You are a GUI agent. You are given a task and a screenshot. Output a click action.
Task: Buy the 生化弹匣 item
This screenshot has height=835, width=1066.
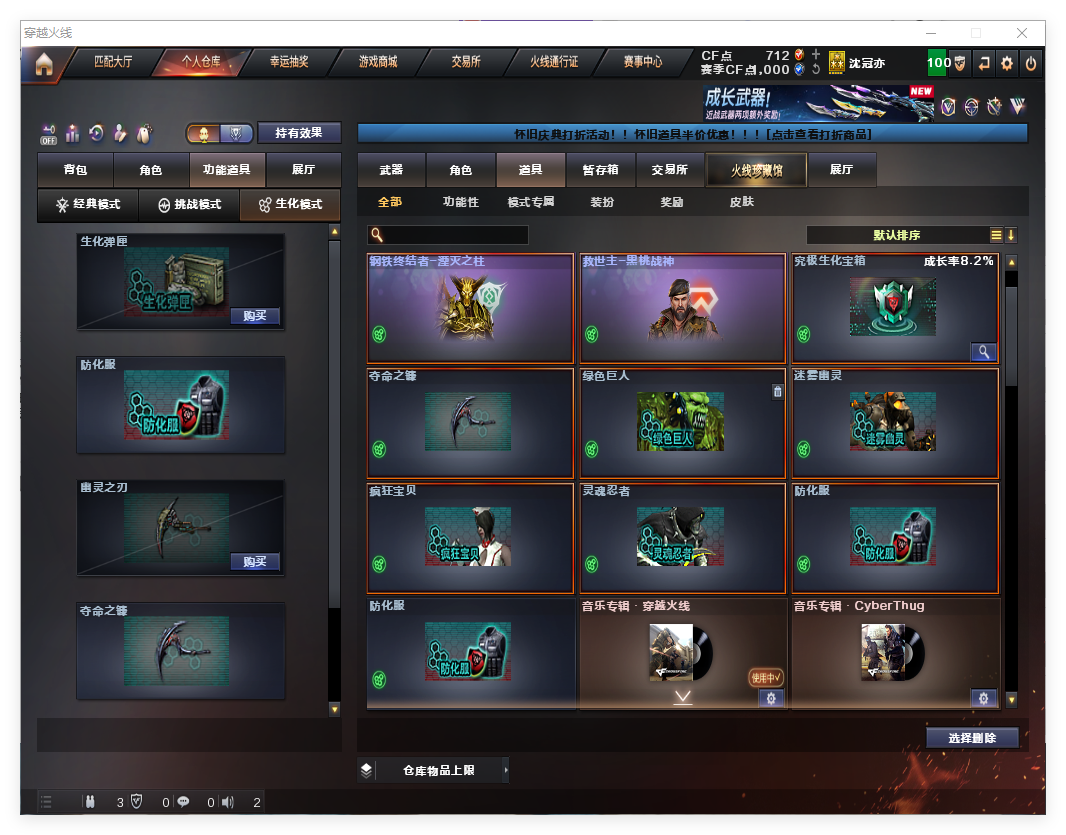click(x=254, y=316)
